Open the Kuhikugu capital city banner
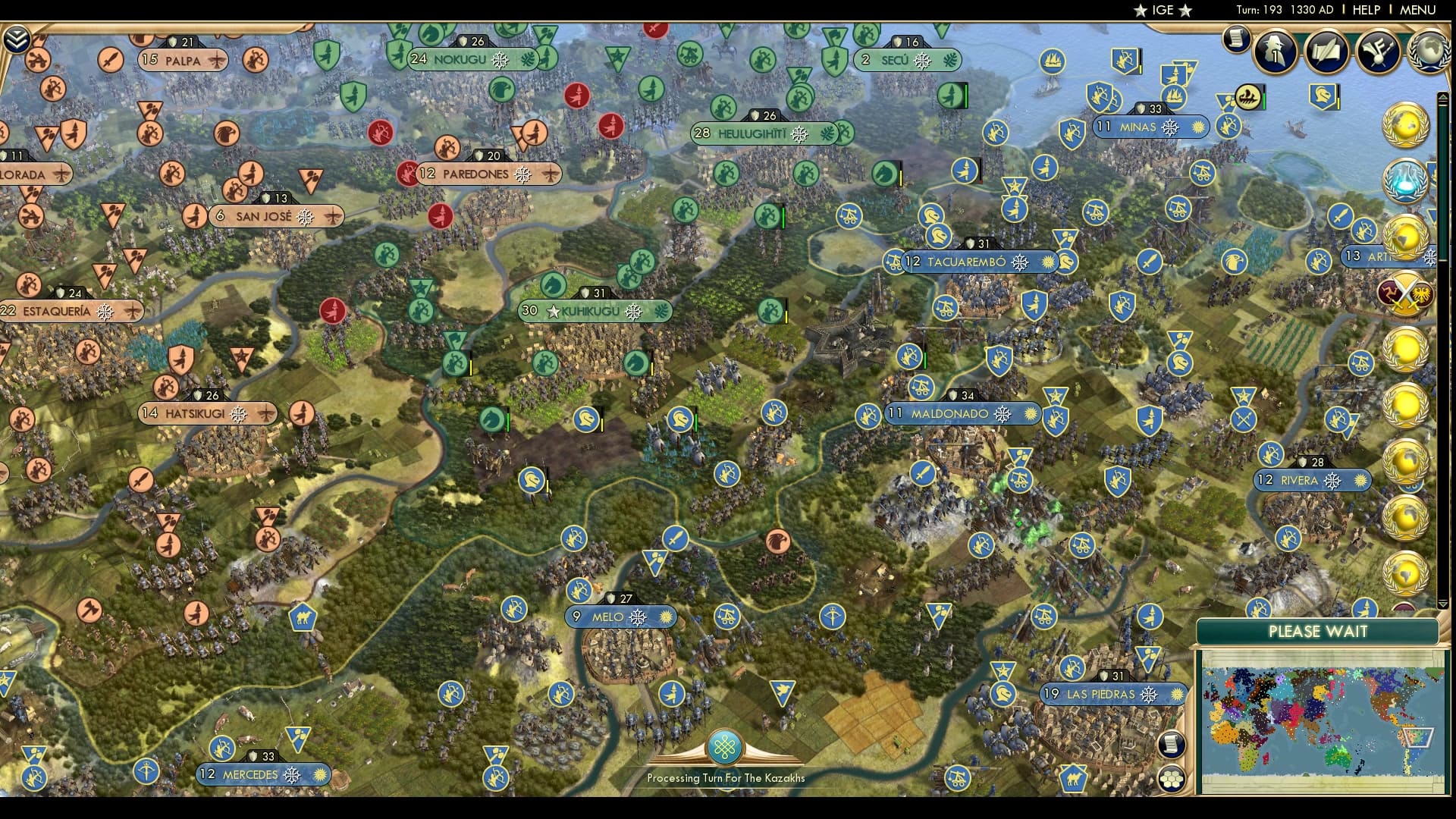This screenshot has width=1456, height=819. point(591,312)
